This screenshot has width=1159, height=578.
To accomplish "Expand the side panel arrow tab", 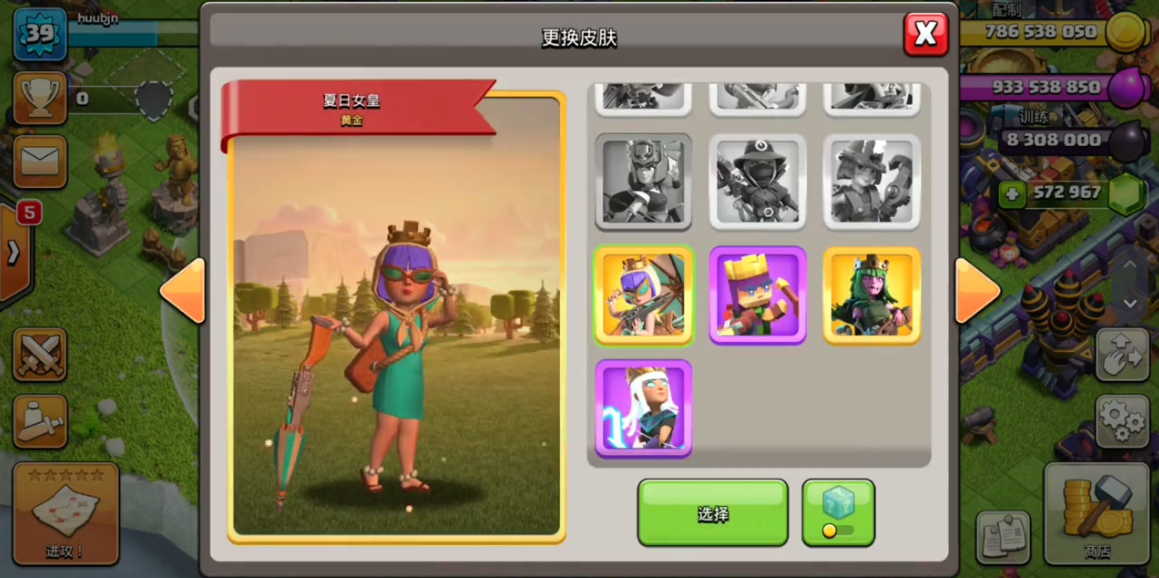I will pyautogui.click(x=14, y=252).
